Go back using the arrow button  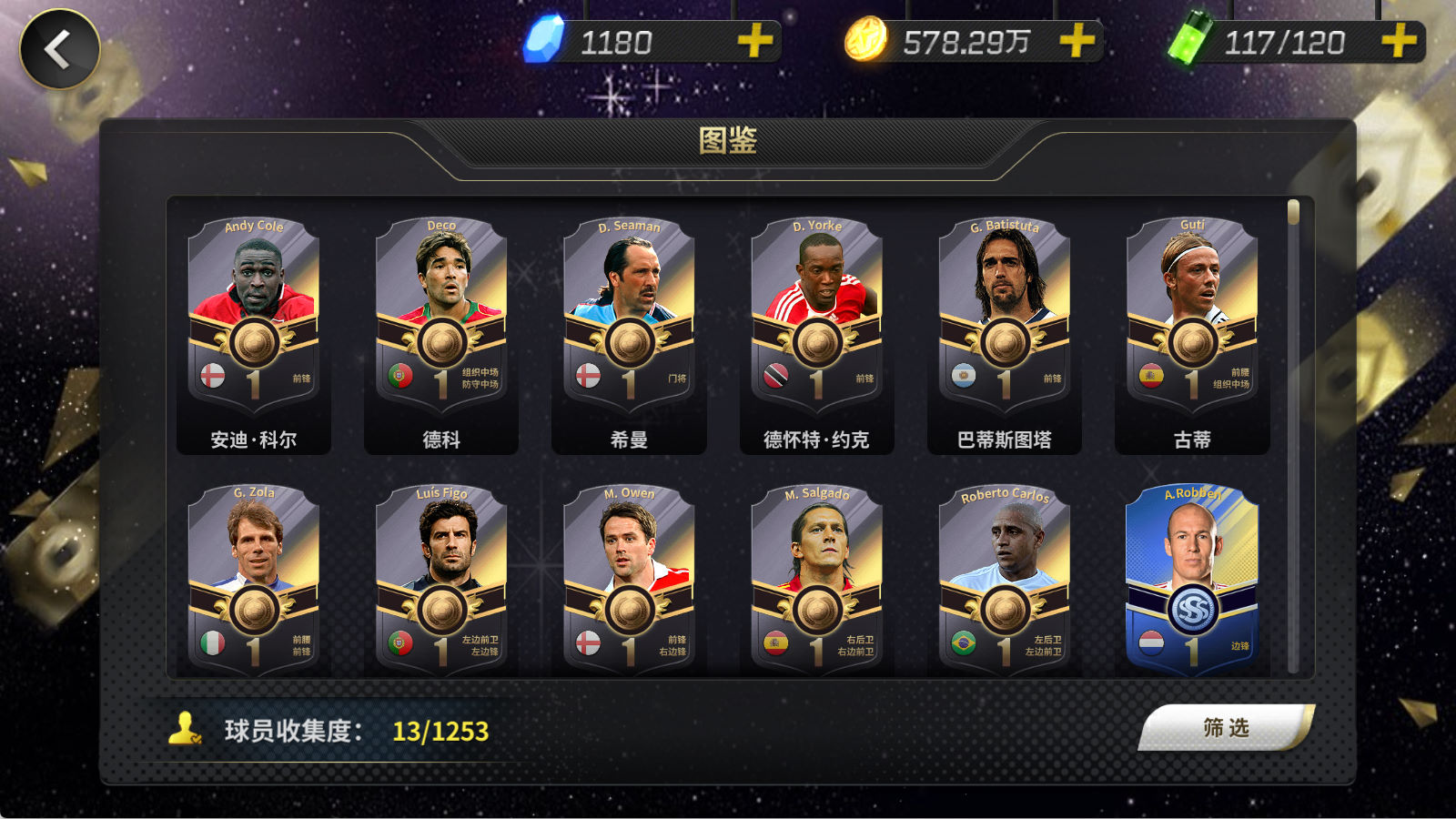coord(60,49)
